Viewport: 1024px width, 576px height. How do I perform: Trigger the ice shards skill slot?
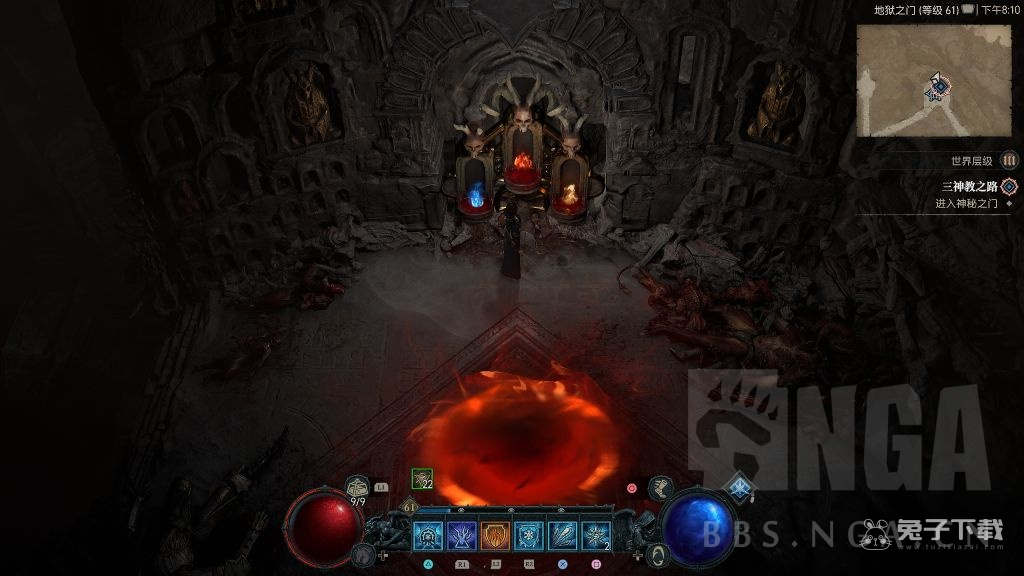point(563,536)
